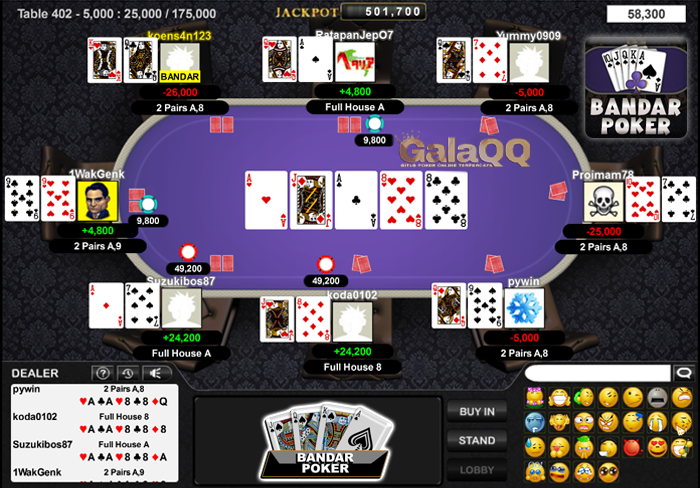Image resolution: width=700 pixels, height=488 pixels.
Task: Send chat with the speech bubble button
Action: pos(683,373)
